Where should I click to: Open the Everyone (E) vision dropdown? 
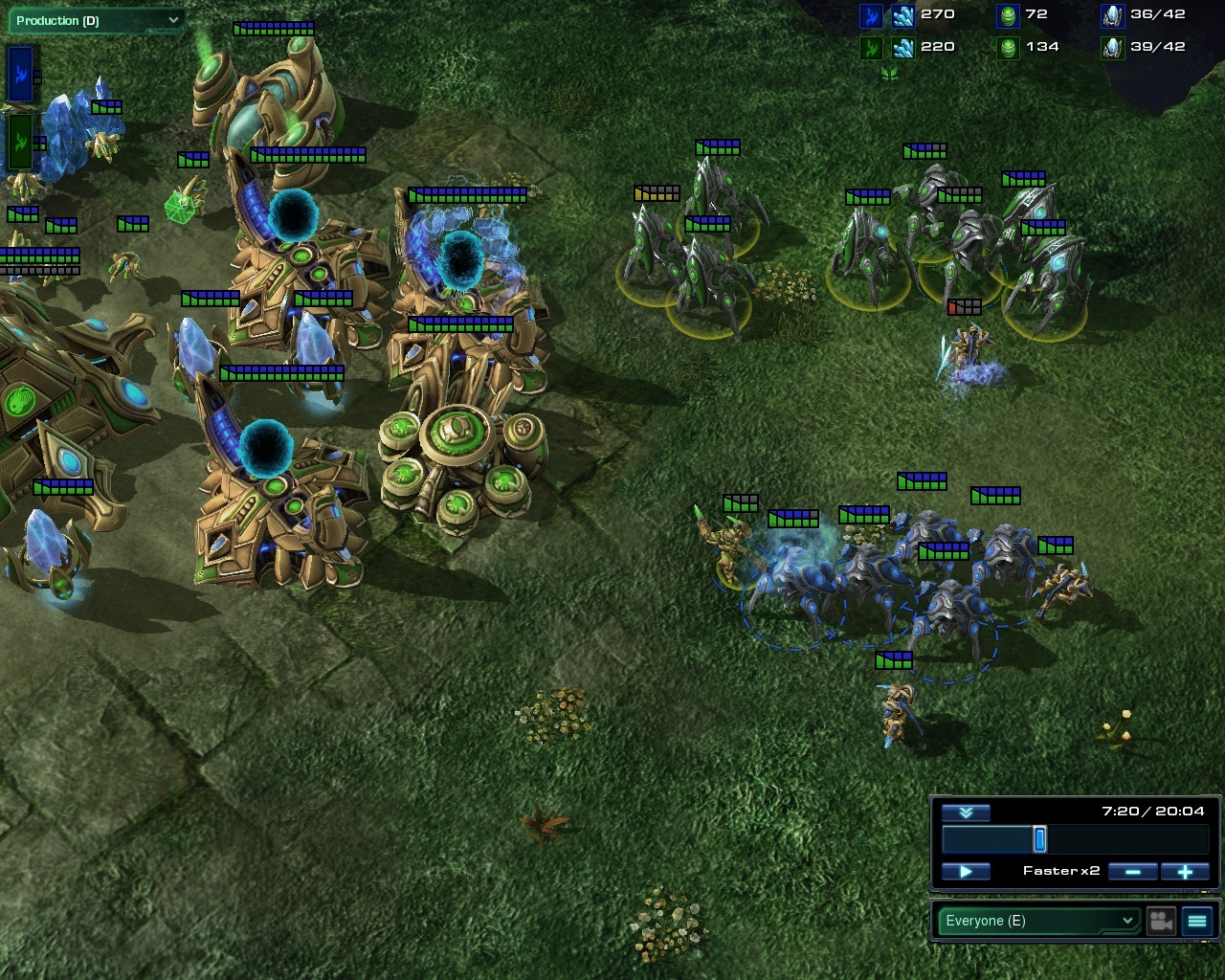[x=1037, y=921]
